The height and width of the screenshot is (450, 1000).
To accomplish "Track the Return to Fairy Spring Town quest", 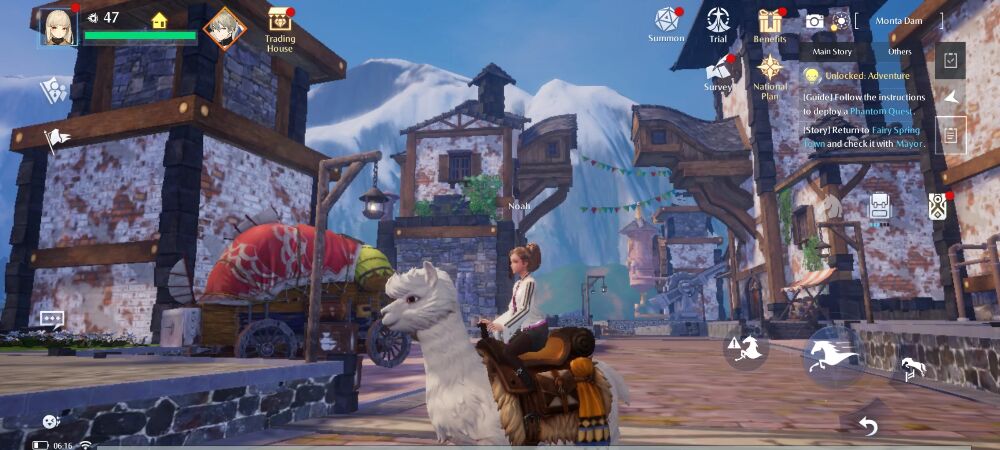I will click(865, 135).
